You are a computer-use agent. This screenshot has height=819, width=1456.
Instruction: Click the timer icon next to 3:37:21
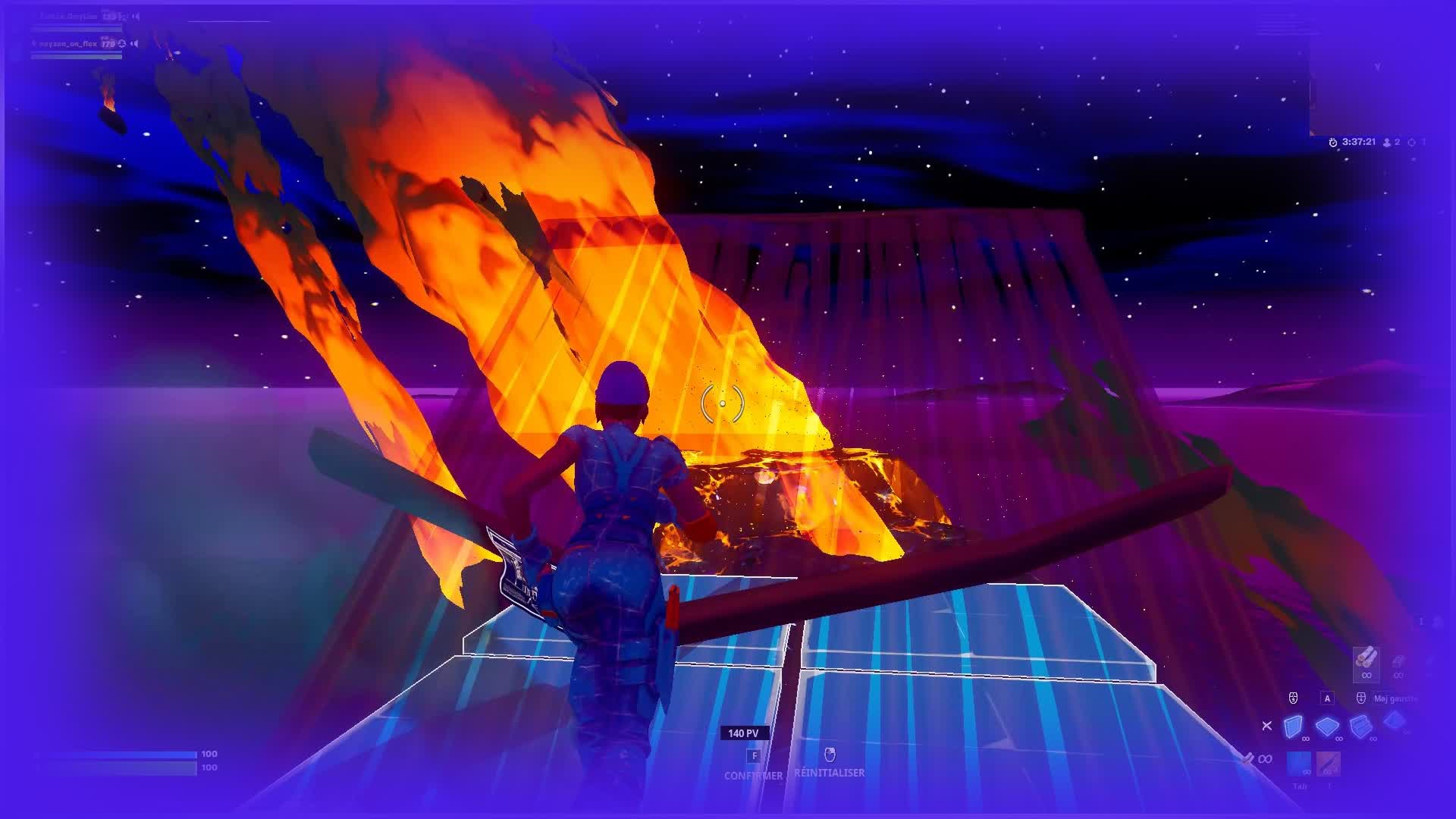(1332, 140)
